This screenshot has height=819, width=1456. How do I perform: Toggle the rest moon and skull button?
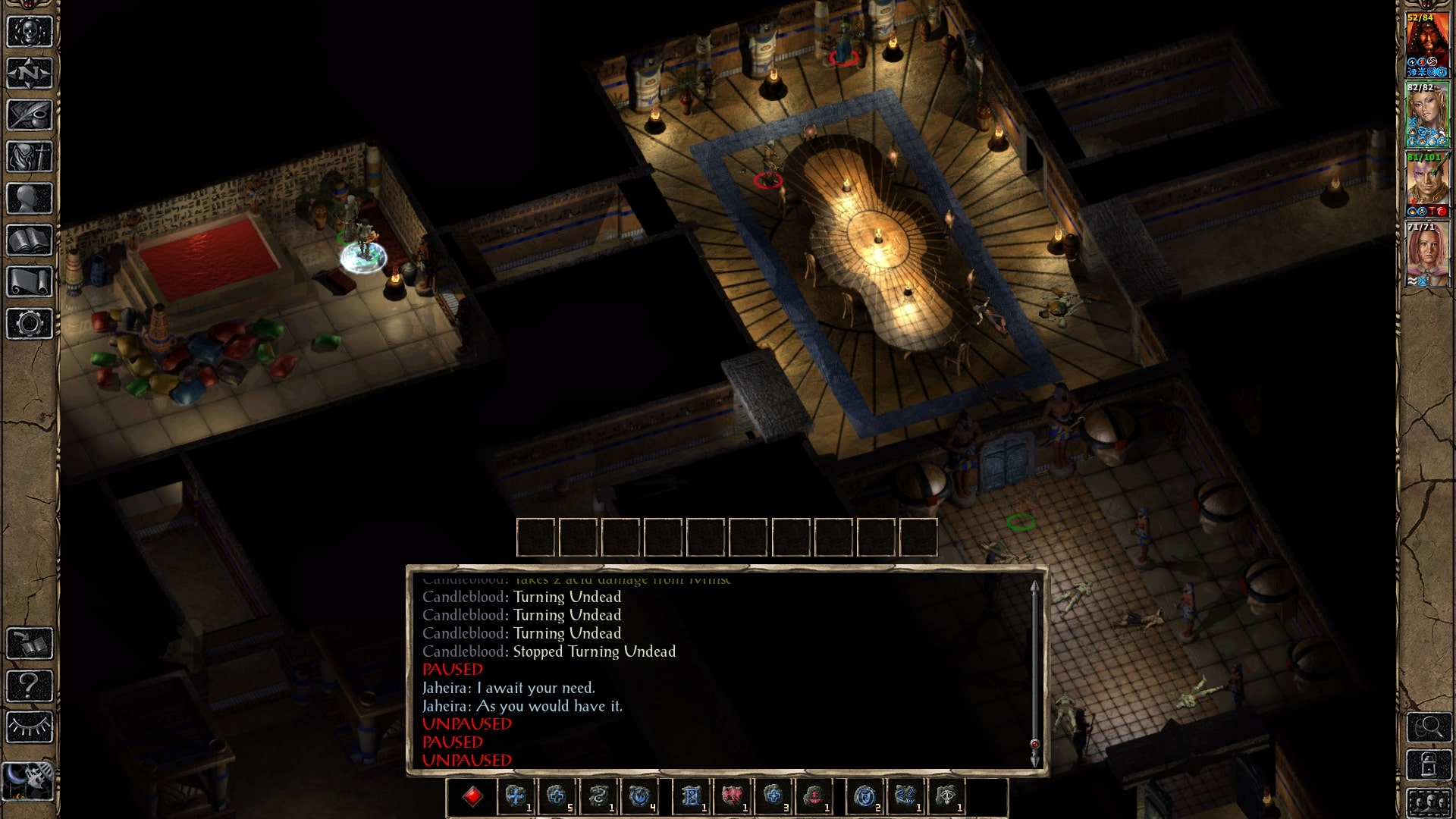coord(30,780)
